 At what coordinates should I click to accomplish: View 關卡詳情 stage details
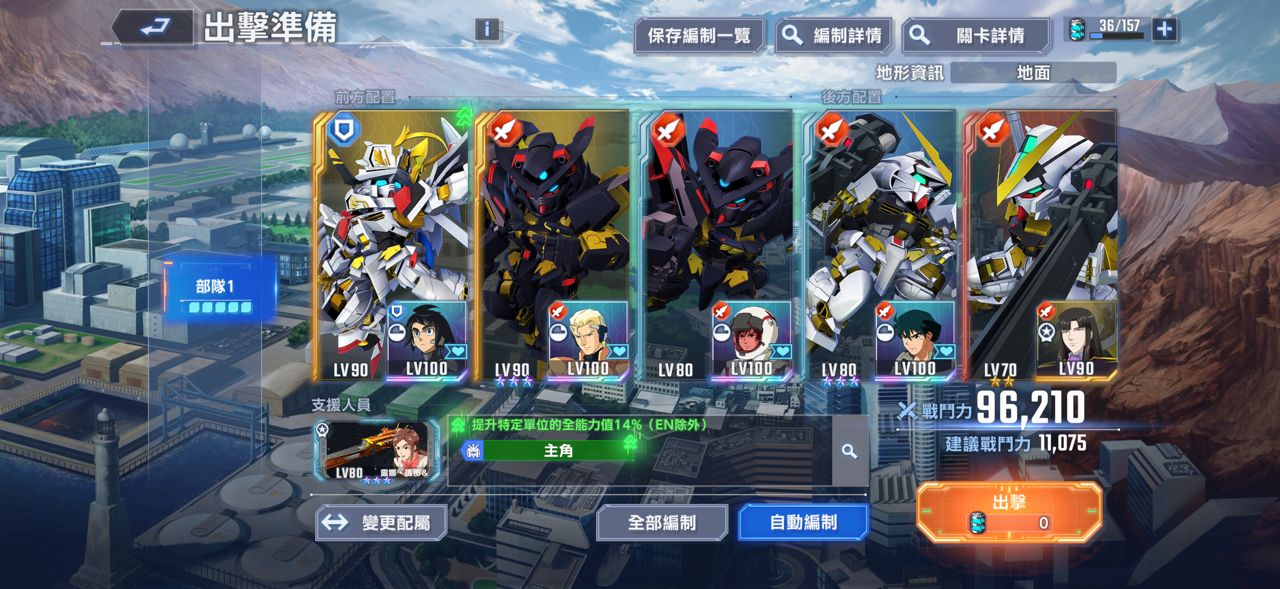point(975,36)
